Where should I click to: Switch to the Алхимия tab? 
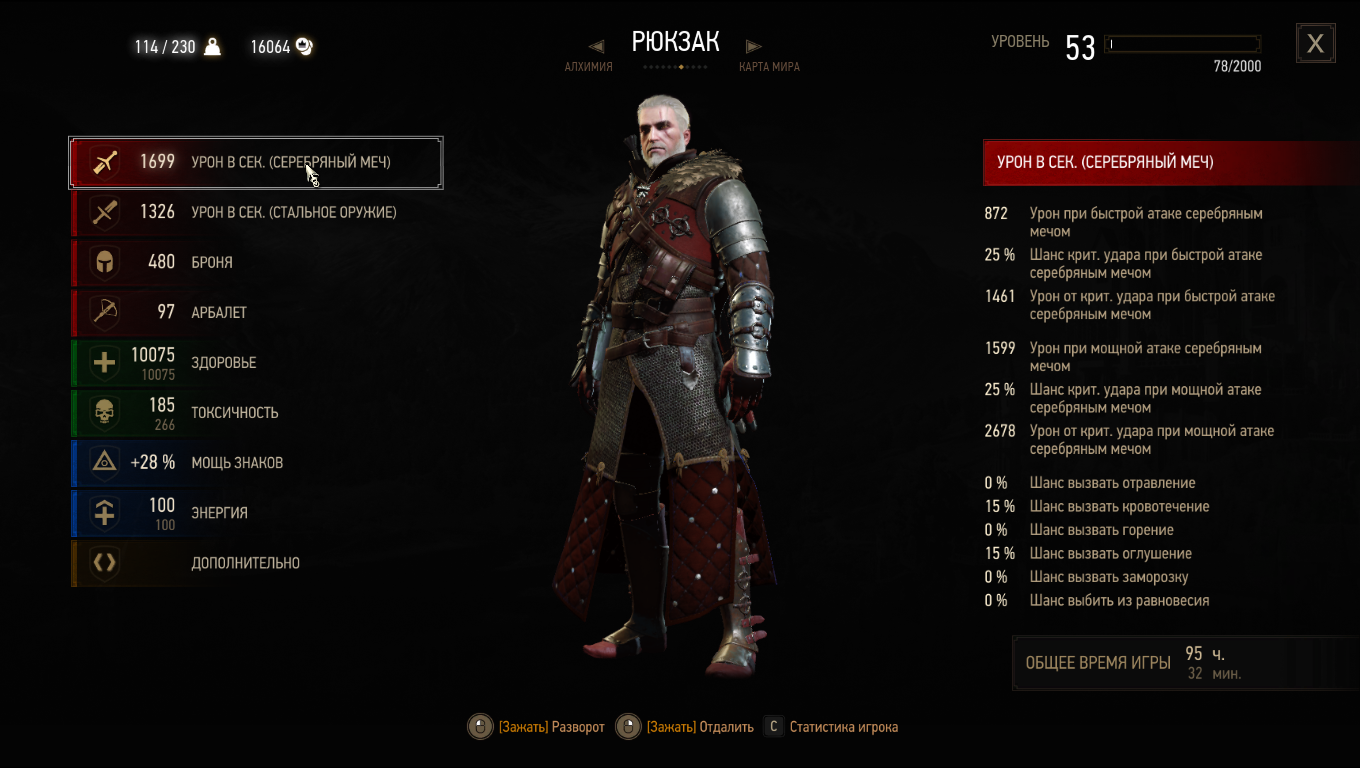(x=588, y=67)
